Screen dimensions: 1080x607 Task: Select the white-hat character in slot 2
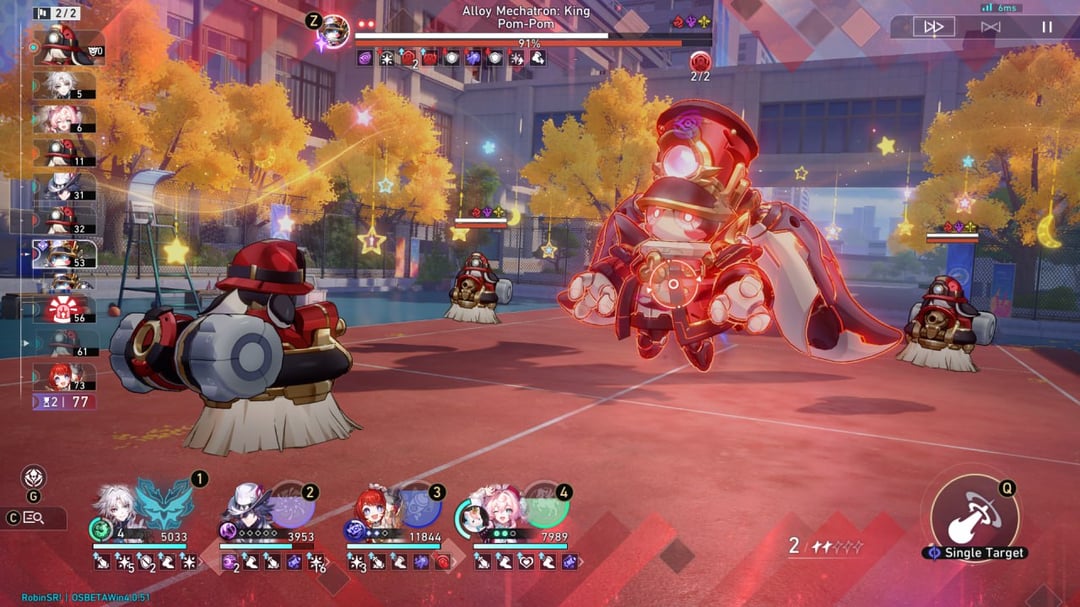tap(245, 508)
